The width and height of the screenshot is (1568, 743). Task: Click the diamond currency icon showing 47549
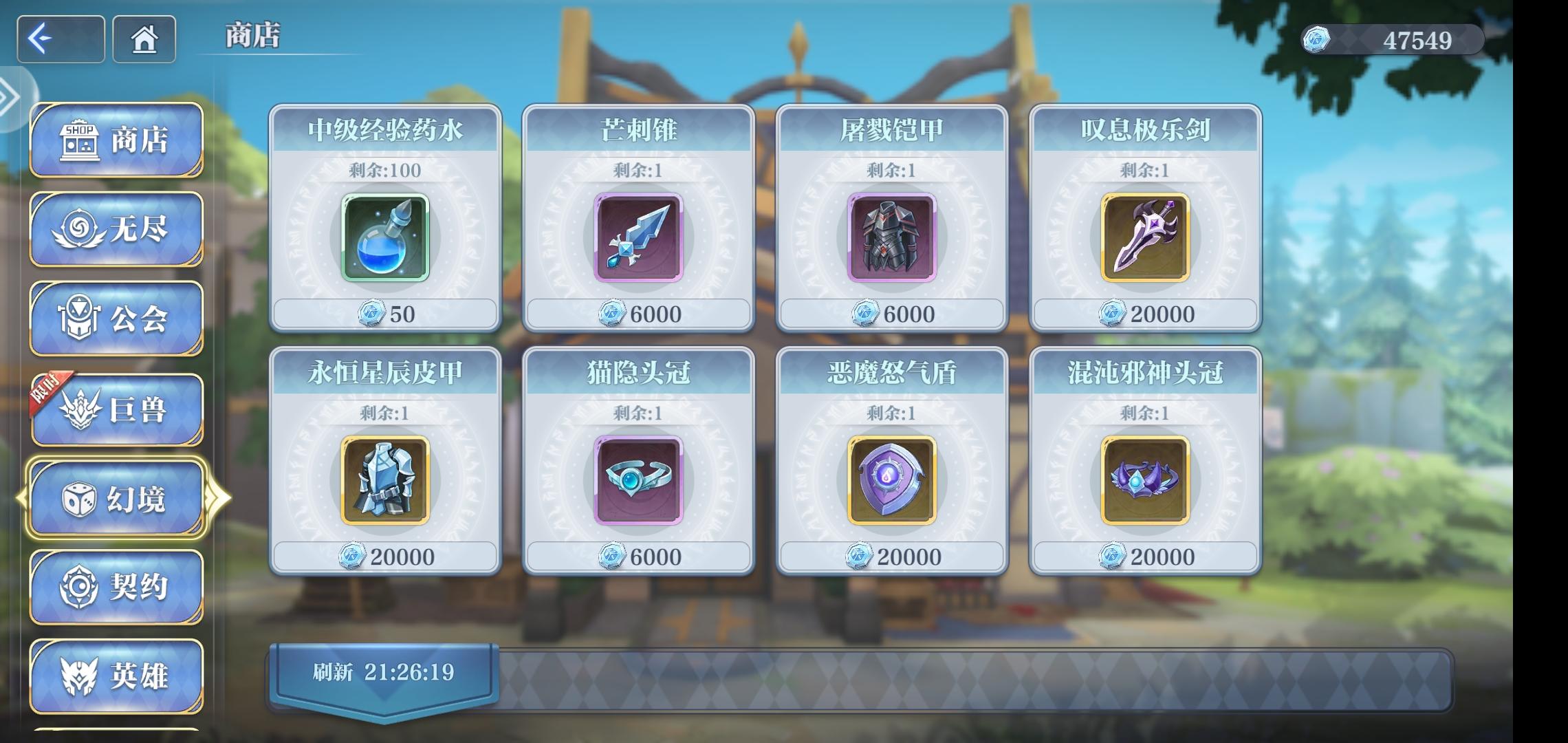(x=1316, y=40)
